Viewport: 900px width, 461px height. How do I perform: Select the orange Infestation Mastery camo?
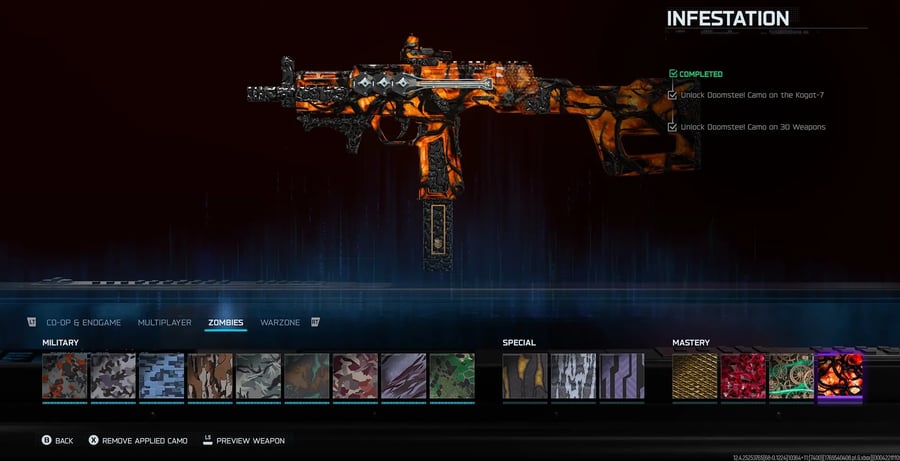tap(839, 376)
